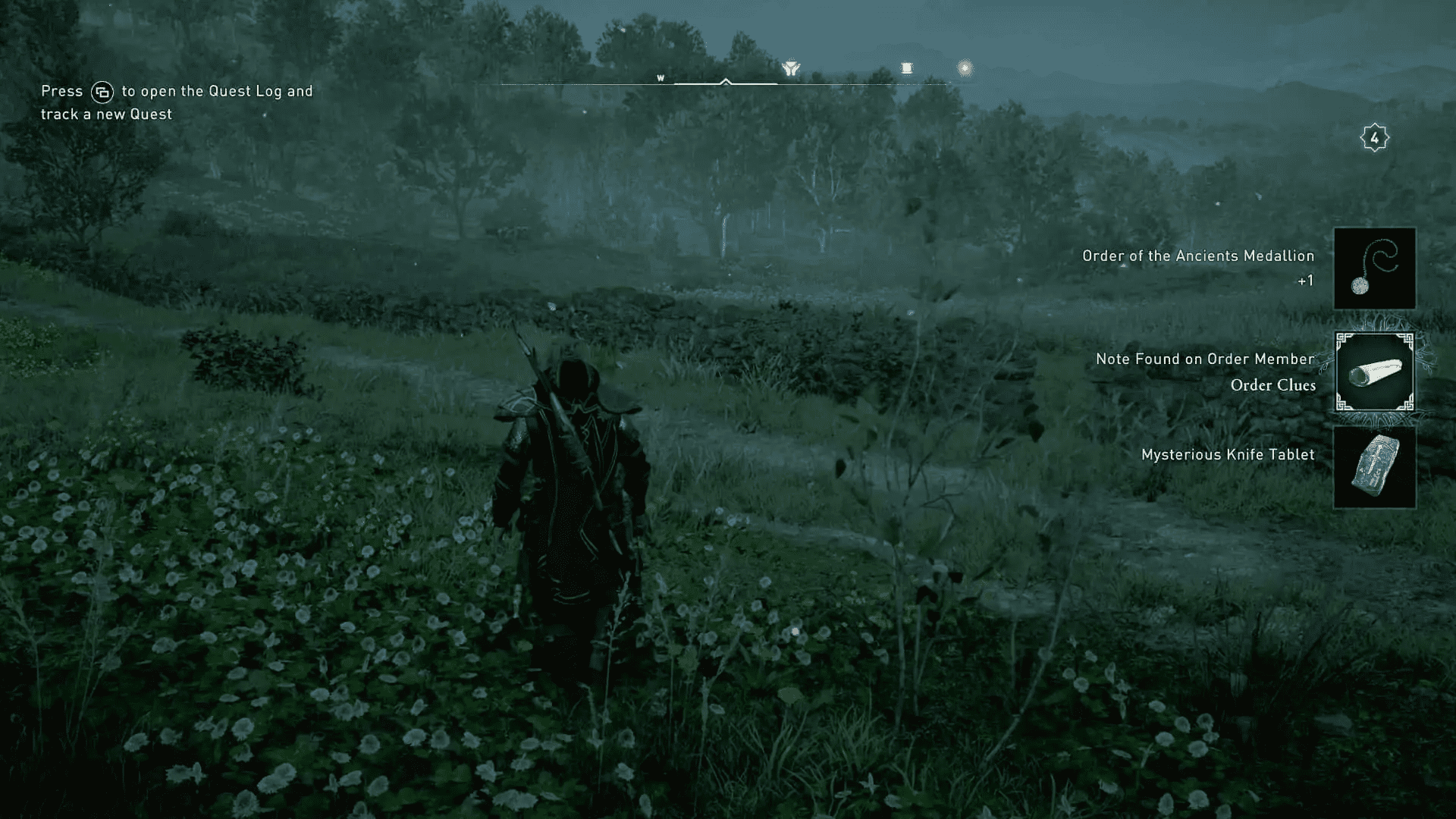
Task: Click the Mysterious Knife Tablet label
Action: (x=1227, y=455)
